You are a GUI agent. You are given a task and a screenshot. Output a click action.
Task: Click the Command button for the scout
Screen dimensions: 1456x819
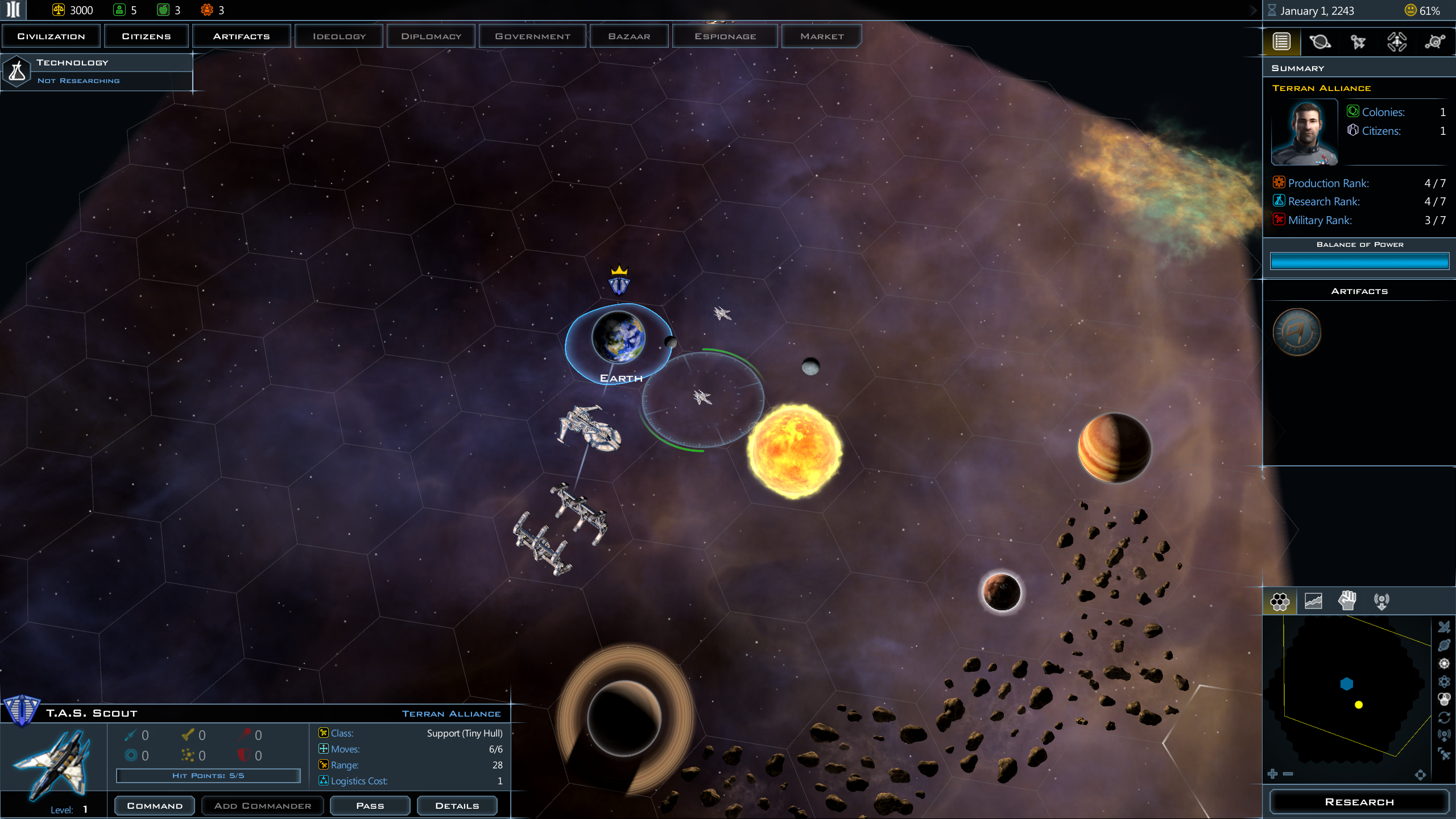point(155,805)
